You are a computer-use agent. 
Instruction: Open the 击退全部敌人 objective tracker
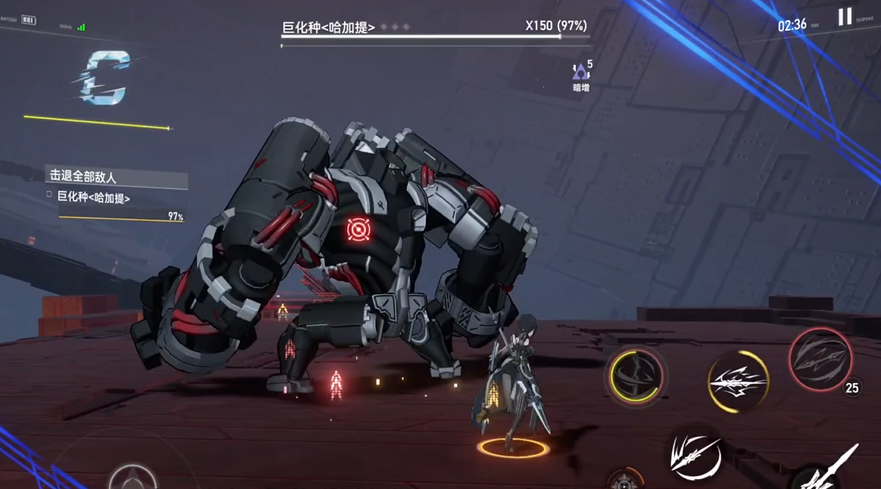click(117, 178)
